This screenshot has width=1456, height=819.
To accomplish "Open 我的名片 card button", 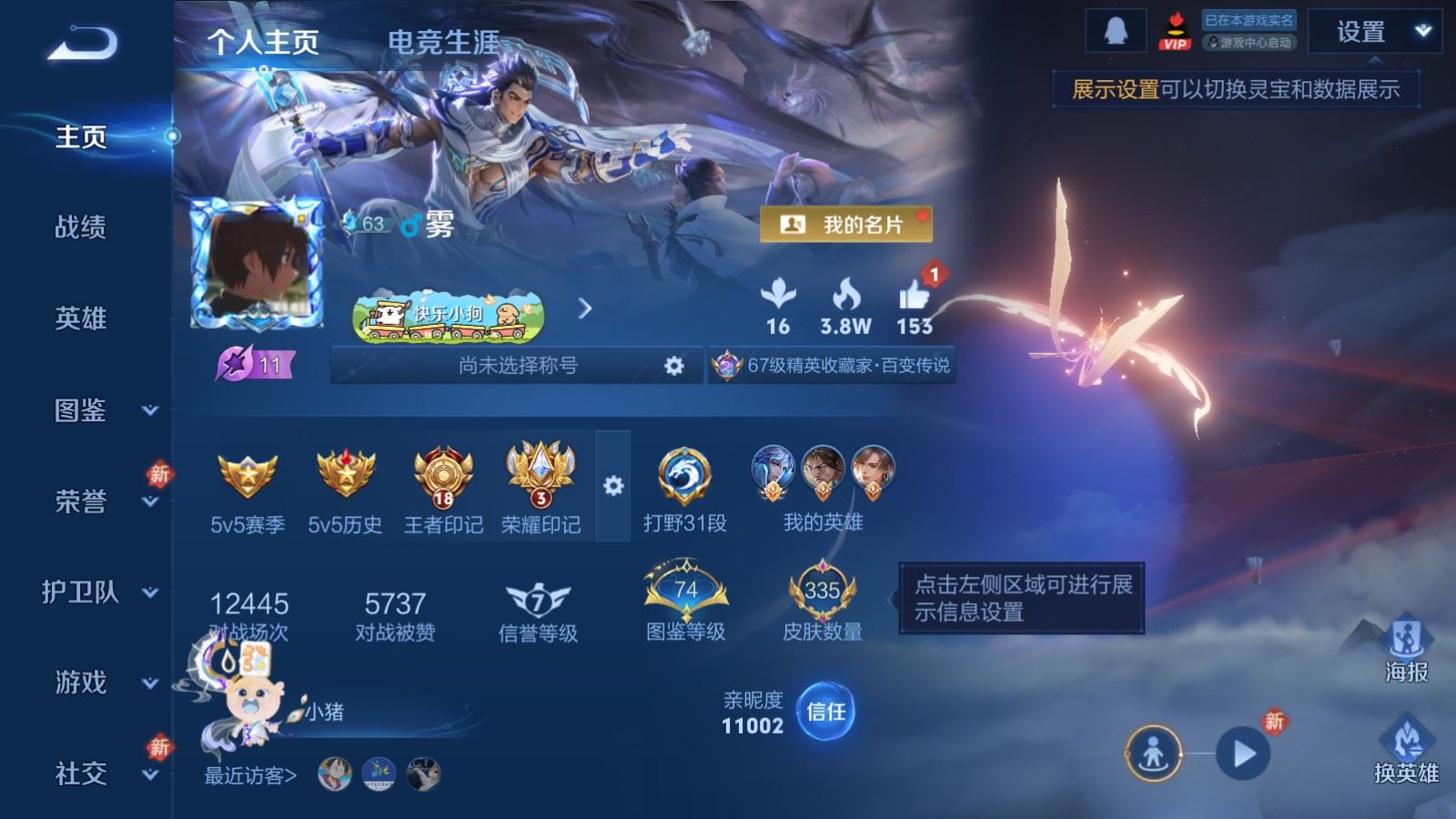I will tap(845, 224).
